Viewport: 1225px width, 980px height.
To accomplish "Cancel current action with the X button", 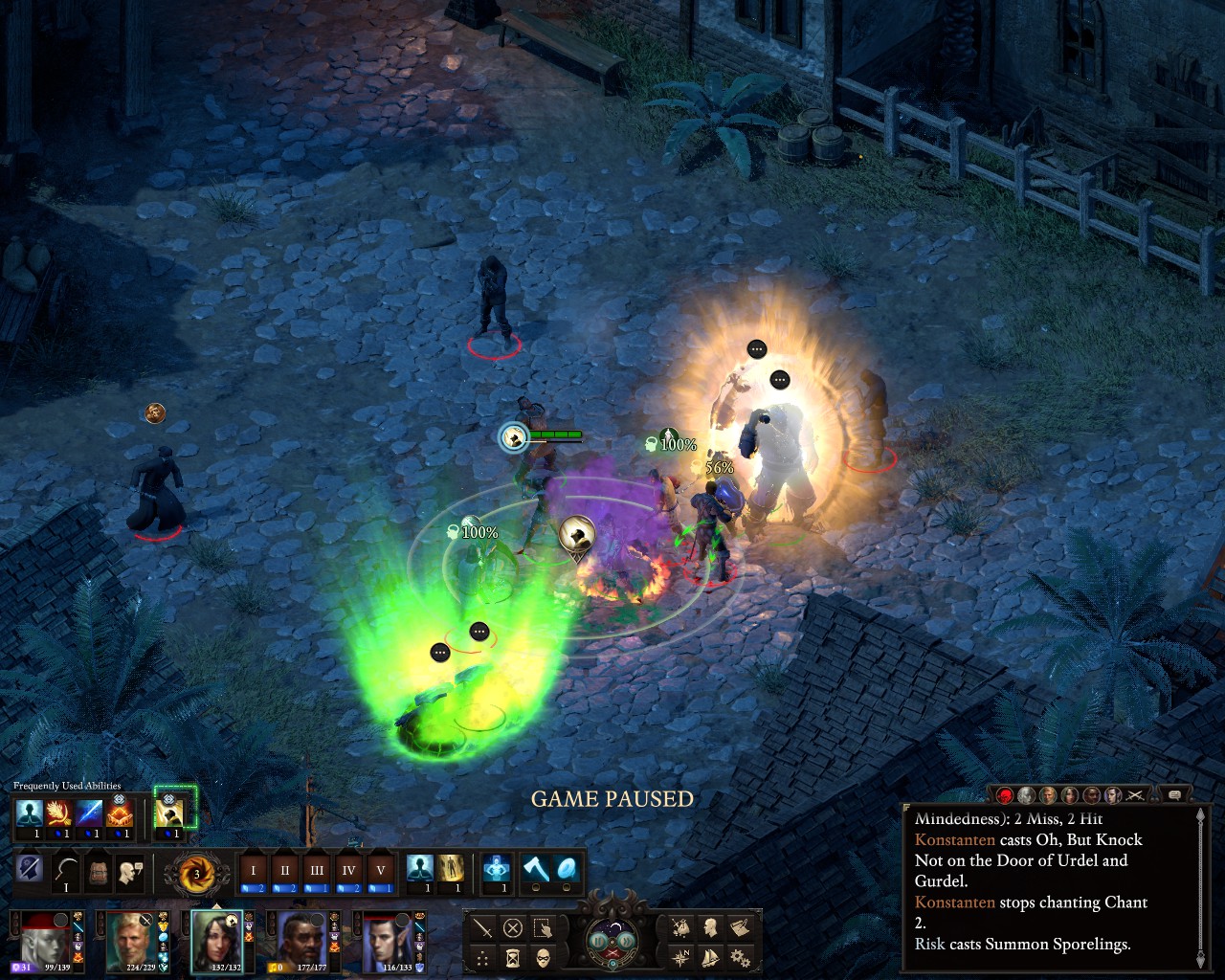I will [x=513, y=927].
